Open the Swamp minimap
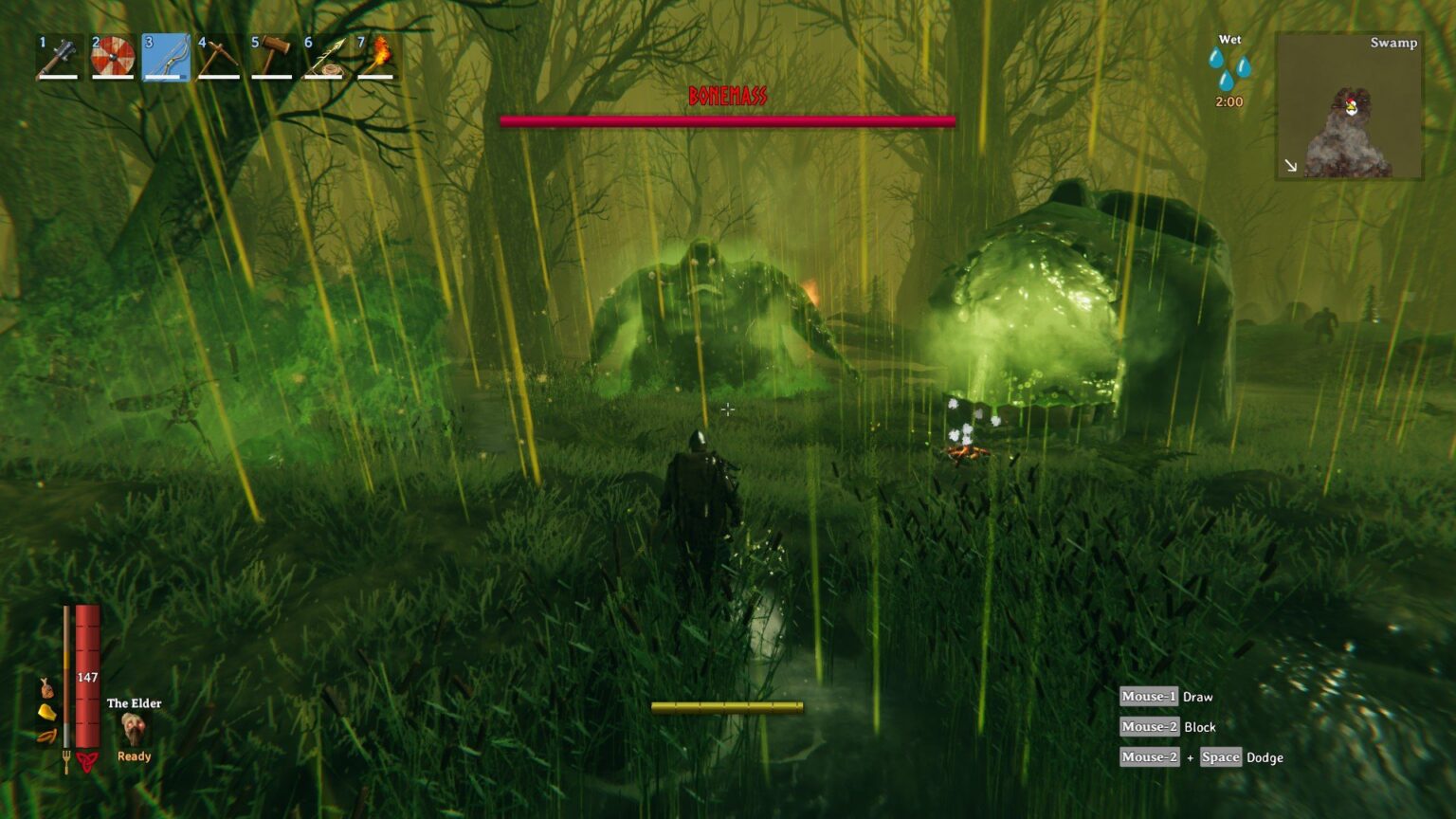The image size is (1456, 819). tap(1349, 105)
